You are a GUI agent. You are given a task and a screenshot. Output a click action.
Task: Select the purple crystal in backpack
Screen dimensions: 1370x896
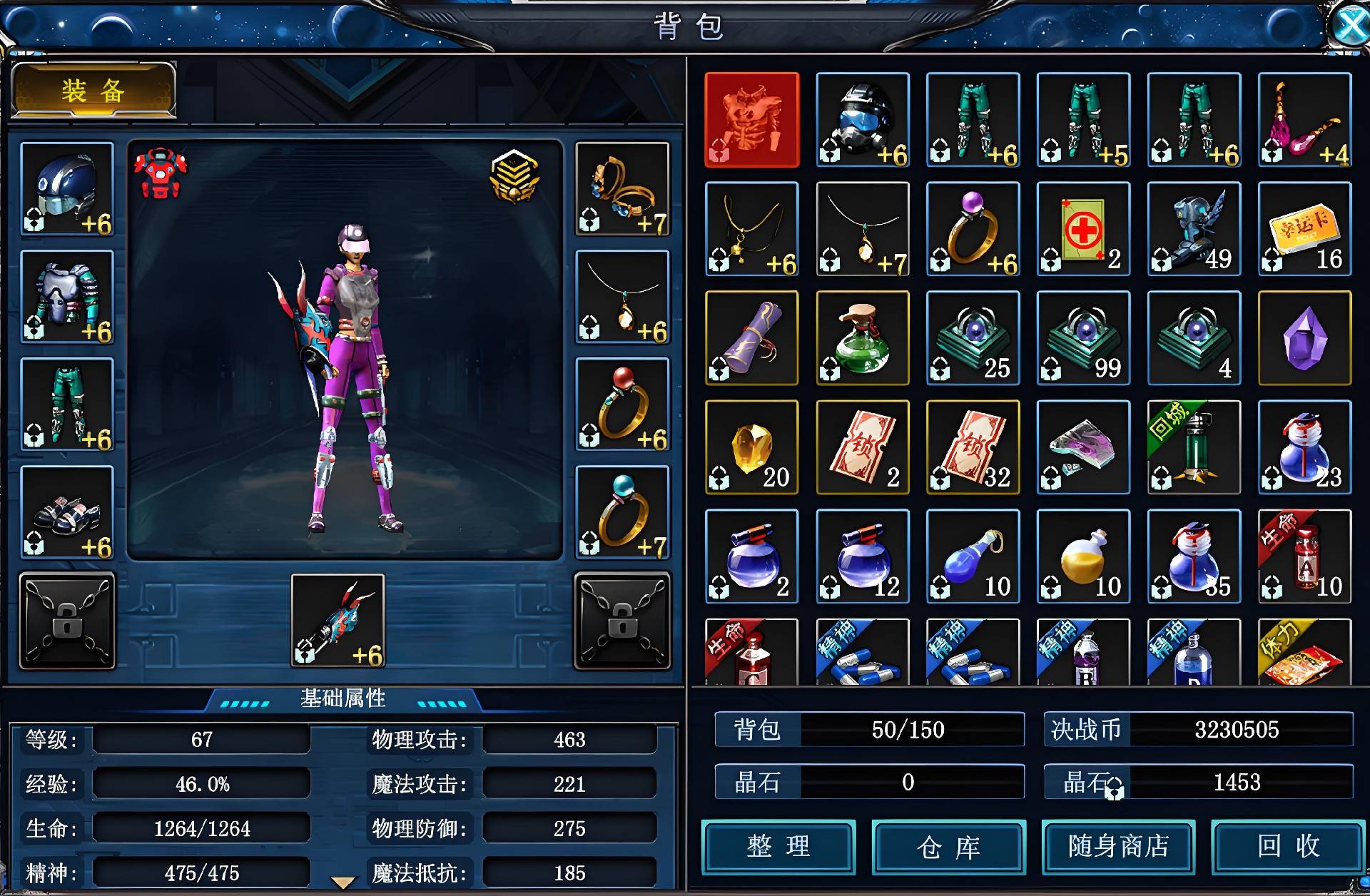[x=1304, y=338]
